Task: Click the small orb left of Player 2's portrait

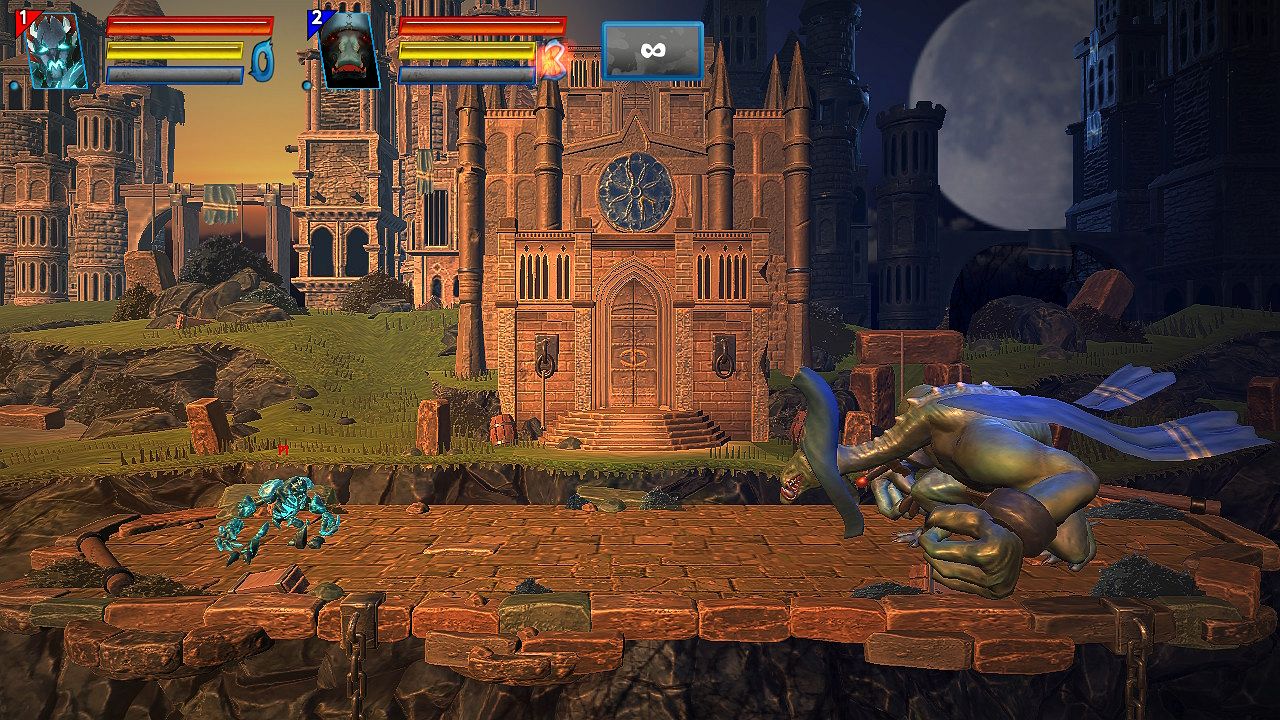Action: coord(309,85)
